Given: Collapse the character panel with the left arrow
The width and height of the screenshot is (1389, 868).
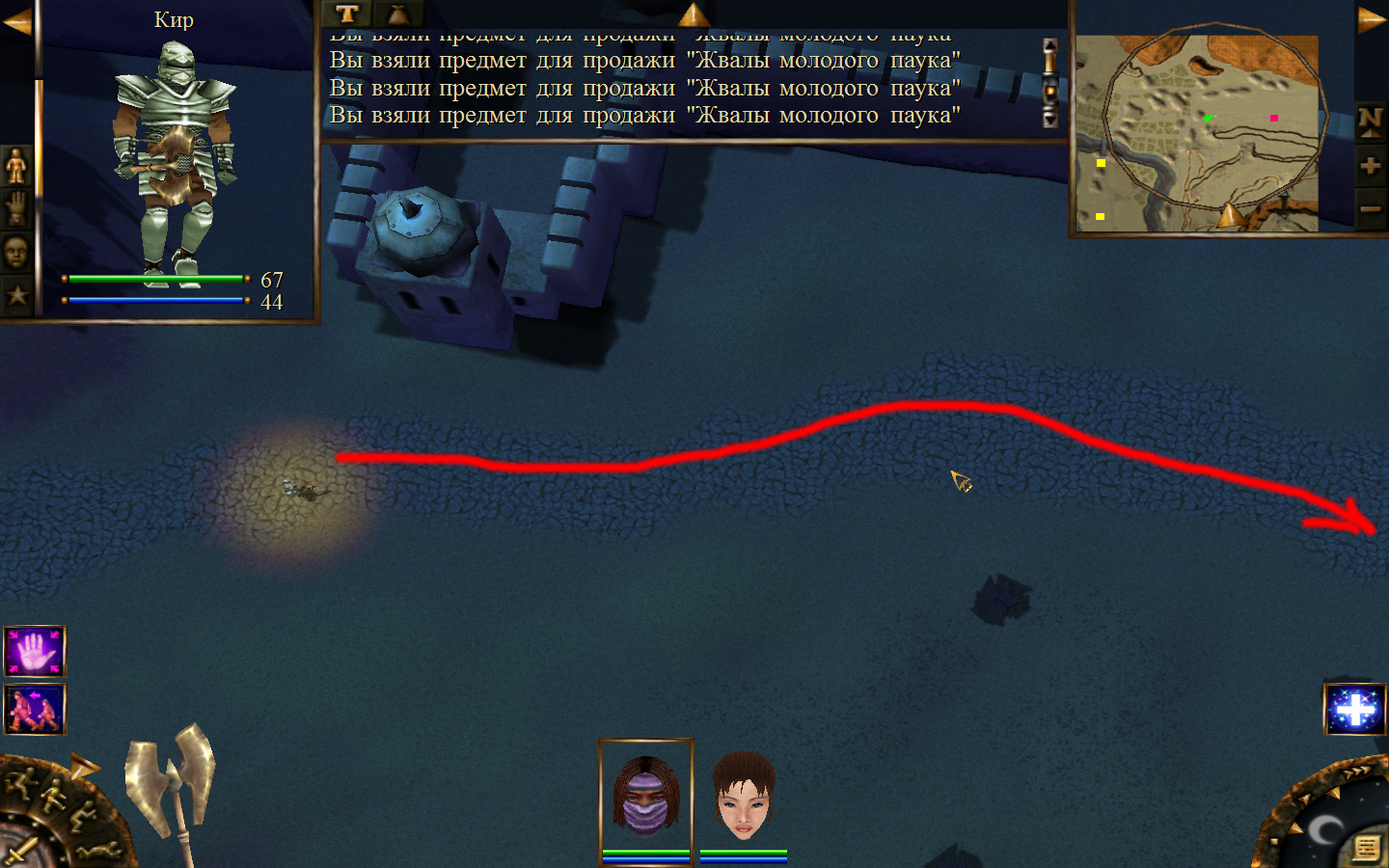Looking at the screenshot, I should pyautogui.click(x=16, y=21).
